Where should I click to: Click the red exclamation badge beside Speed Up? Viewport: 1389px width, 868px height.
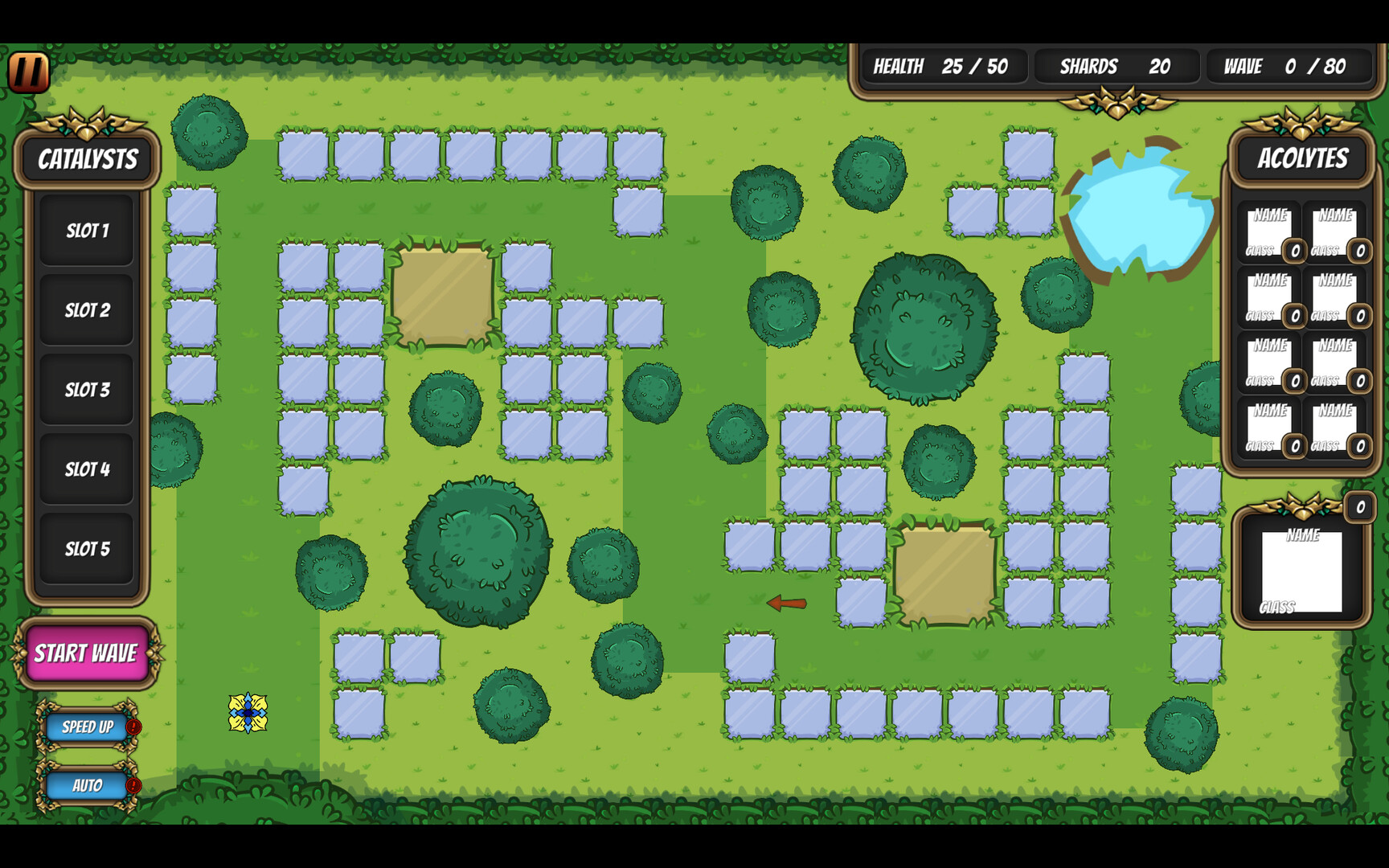pos(132,725)
